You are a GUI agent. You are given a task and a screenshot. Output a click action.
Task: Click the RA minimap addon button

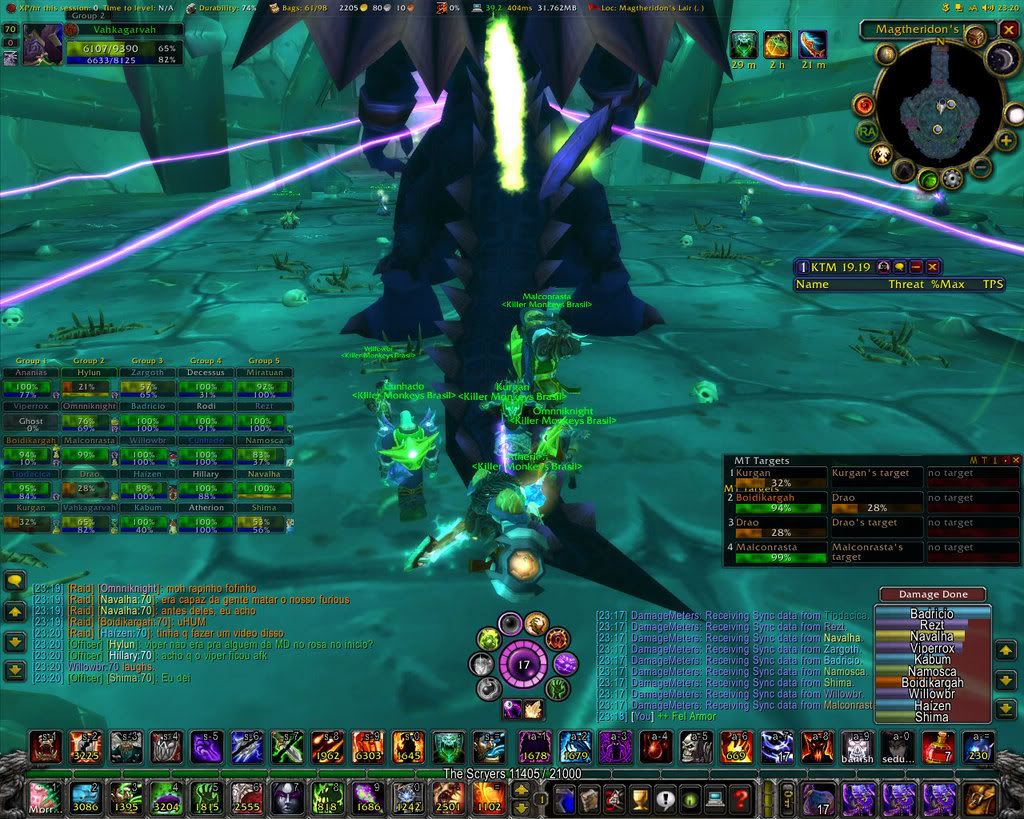point(867,130)
